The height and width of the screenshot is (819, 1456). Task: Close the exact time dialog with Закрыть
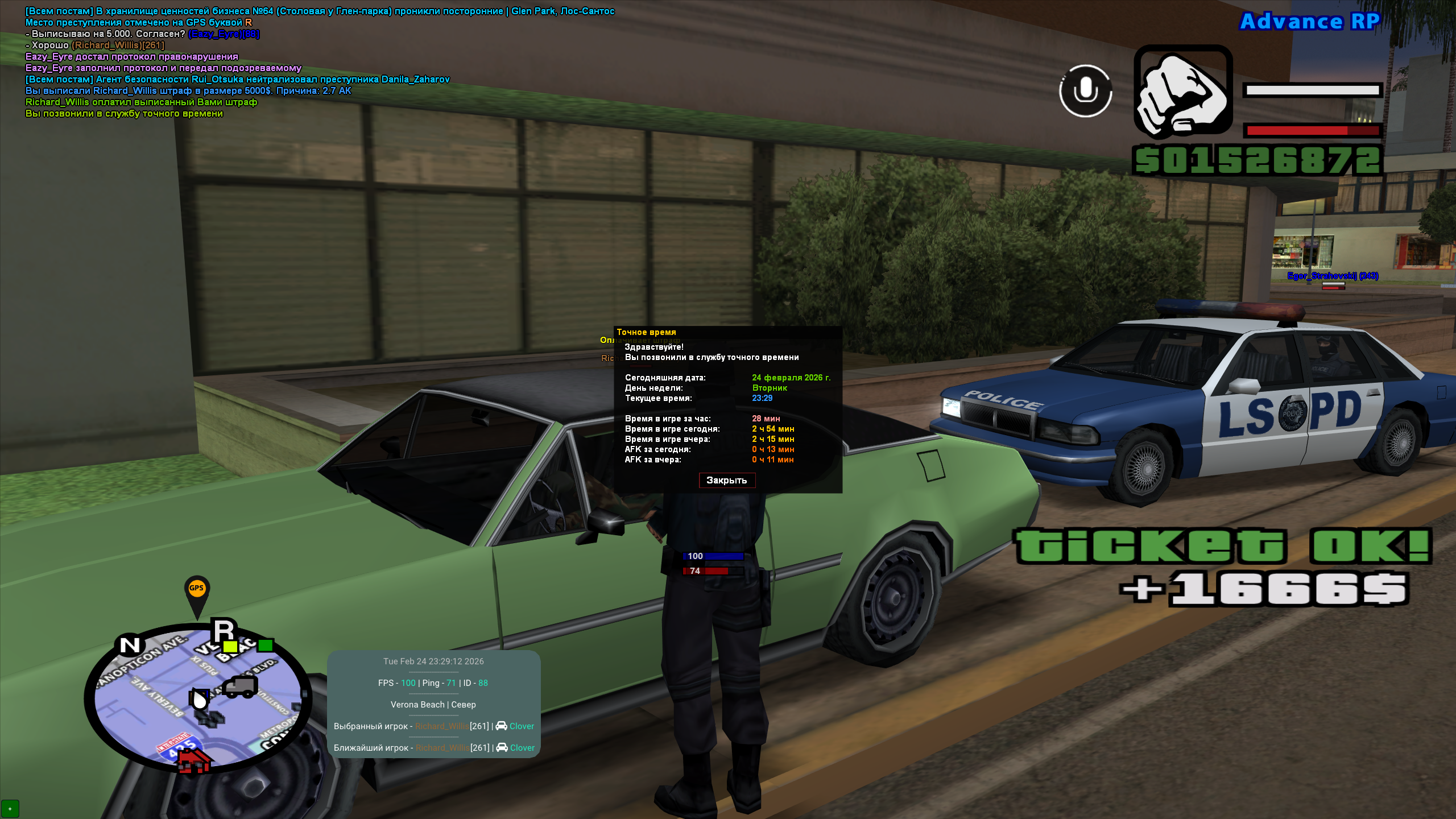click(x=727, y=481)
